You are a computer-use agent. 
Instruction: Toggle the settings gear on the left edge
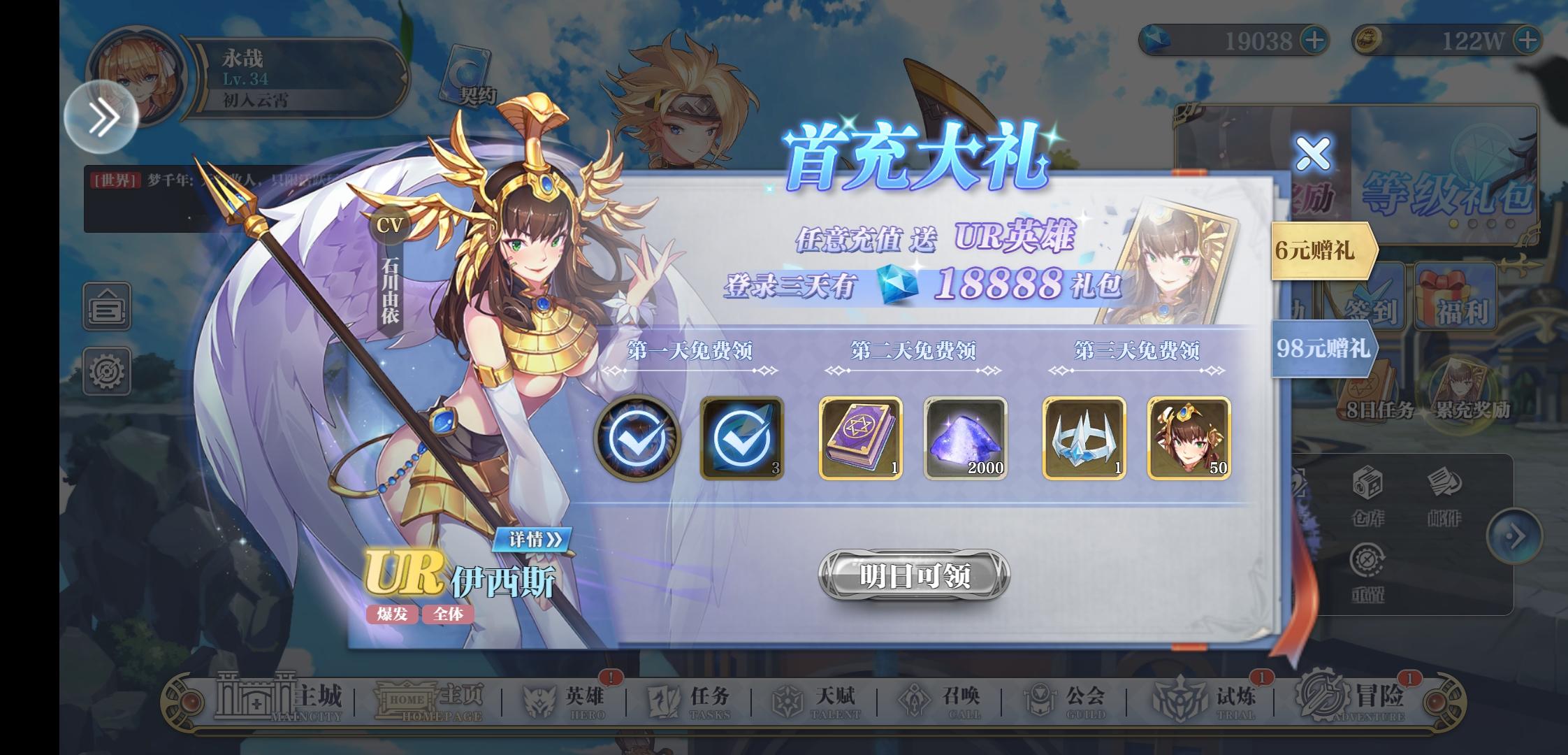click(108, 371)
